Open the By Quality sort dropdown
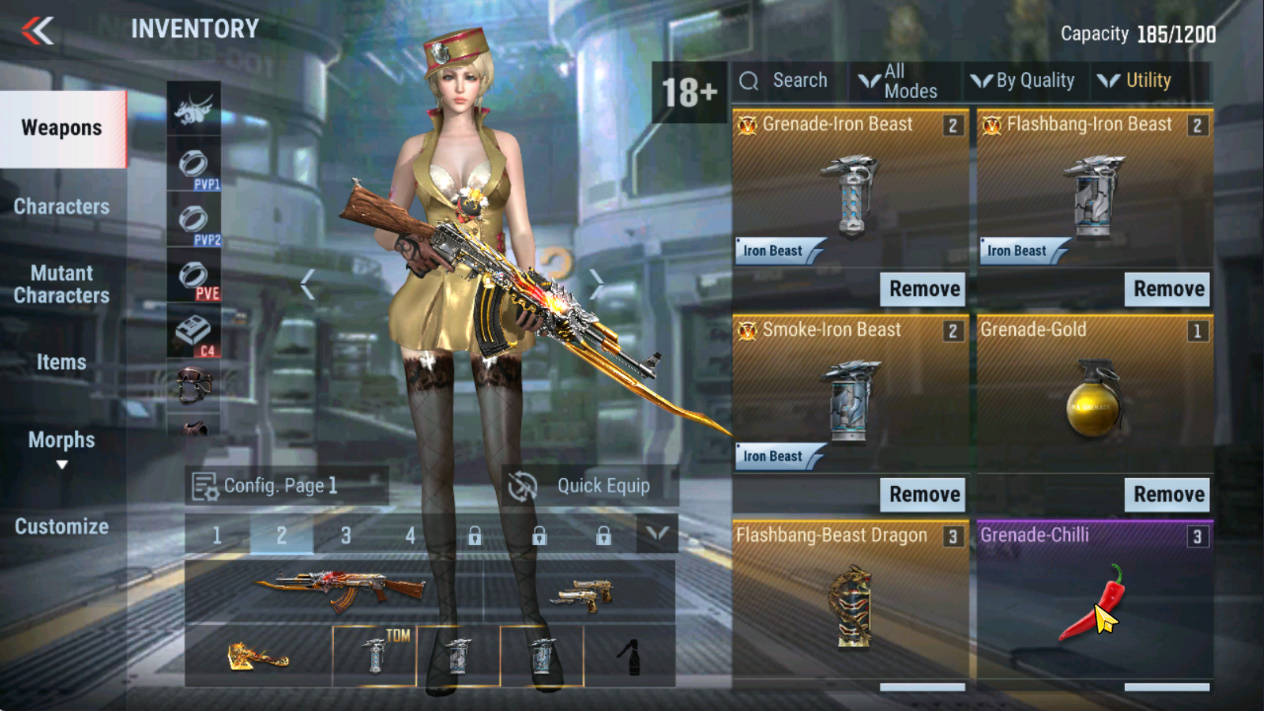The height and width of the screenshot is (711, 1264). (x=1023, y=81)
